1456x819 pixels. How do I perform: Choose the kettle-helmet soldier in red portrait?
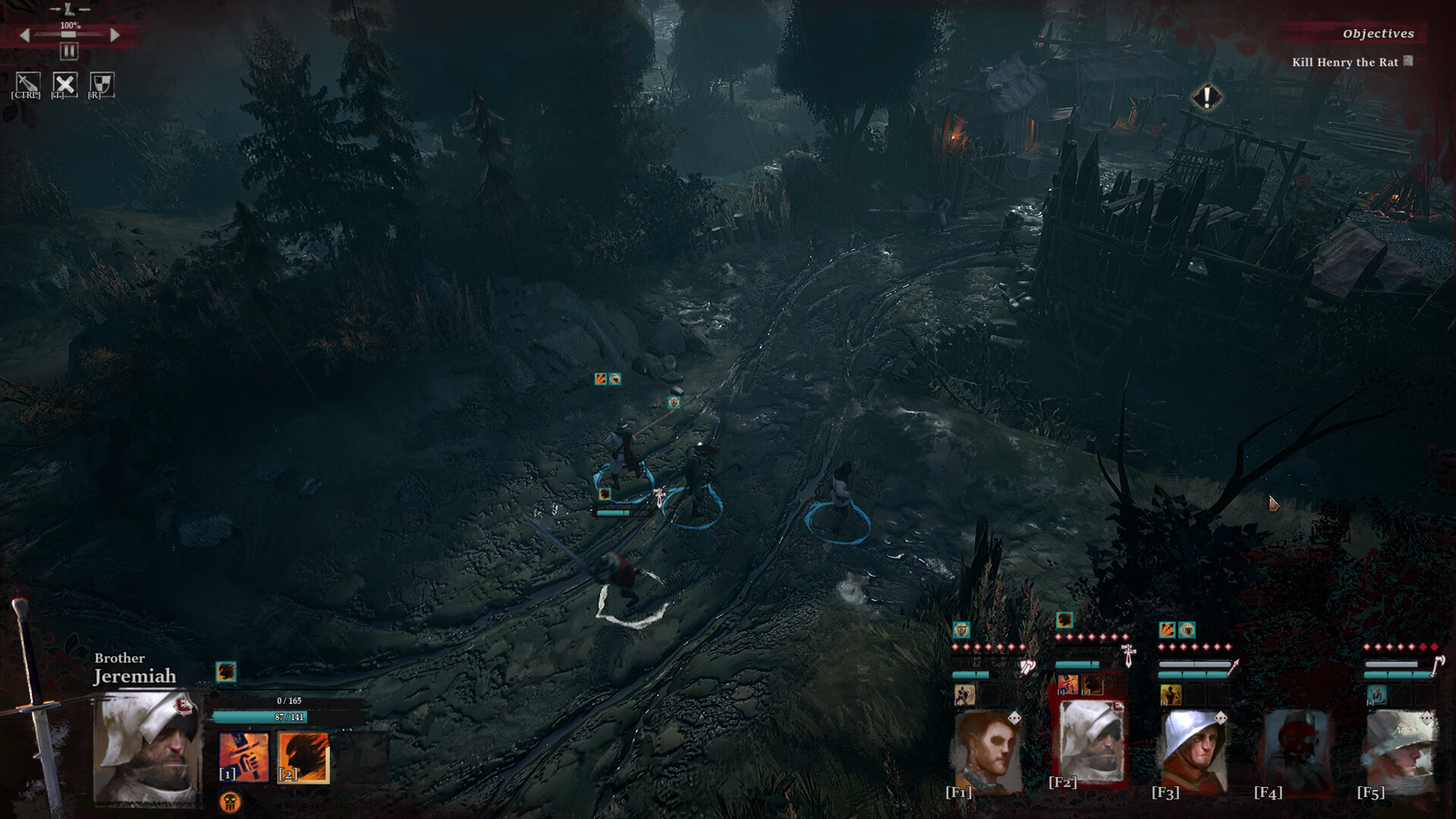(1194, 751)
